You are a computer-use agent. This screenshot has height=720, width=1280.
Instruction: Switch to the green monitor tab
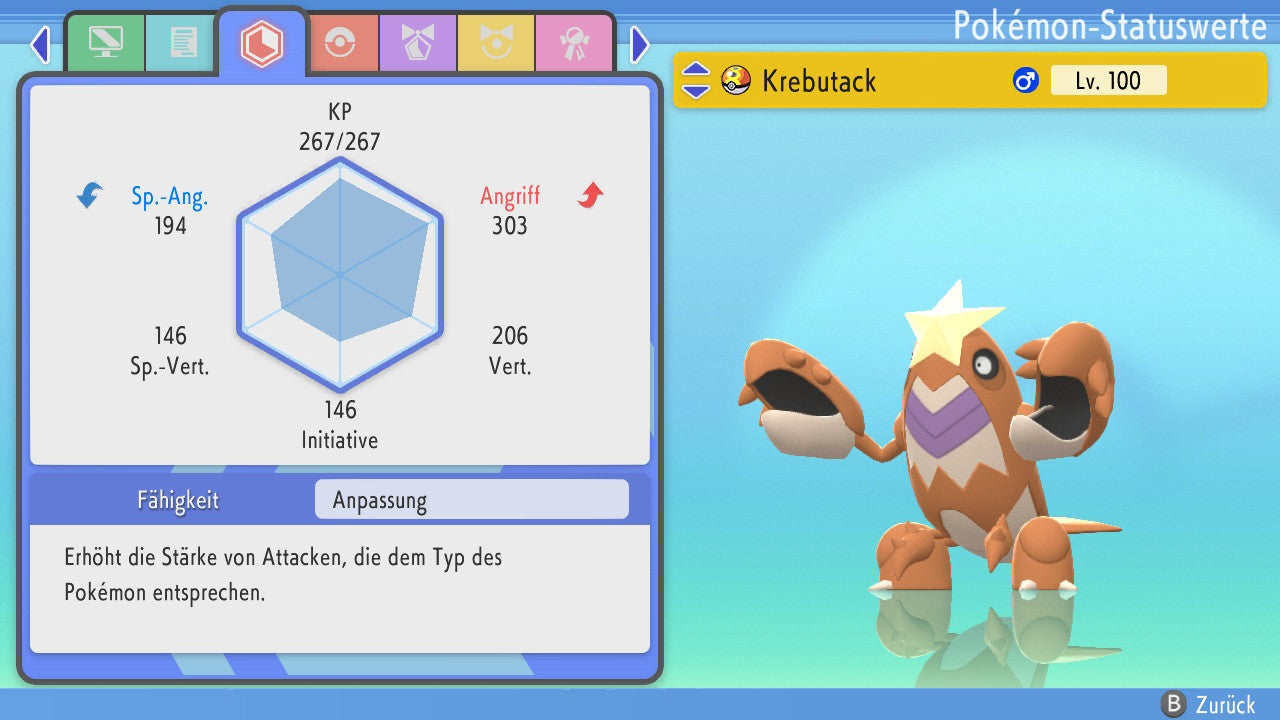(105, 42)
